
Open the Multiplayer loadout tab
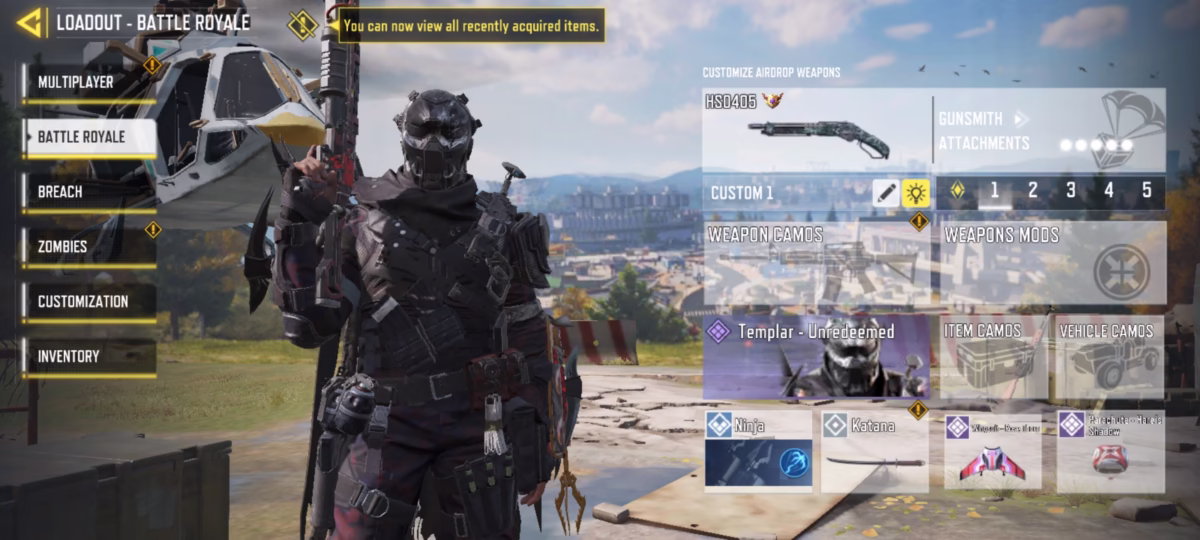(x=88, y=82)
